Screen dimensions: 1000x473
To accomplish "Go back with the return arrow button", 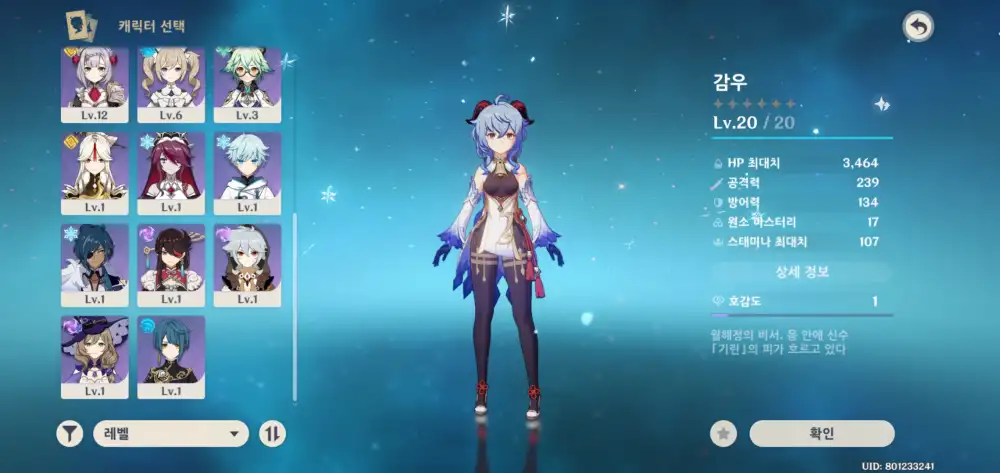I will pos(917,27).
